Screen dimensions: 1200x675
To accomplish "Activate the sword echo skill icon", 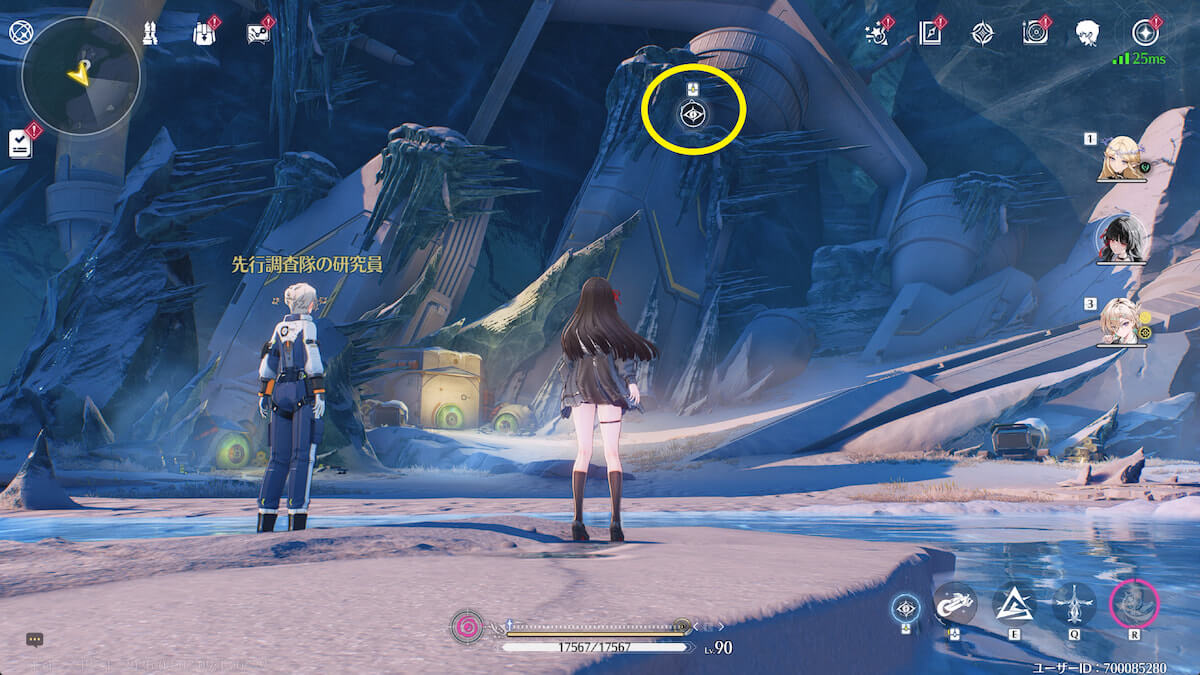I will pos(1074,604).
